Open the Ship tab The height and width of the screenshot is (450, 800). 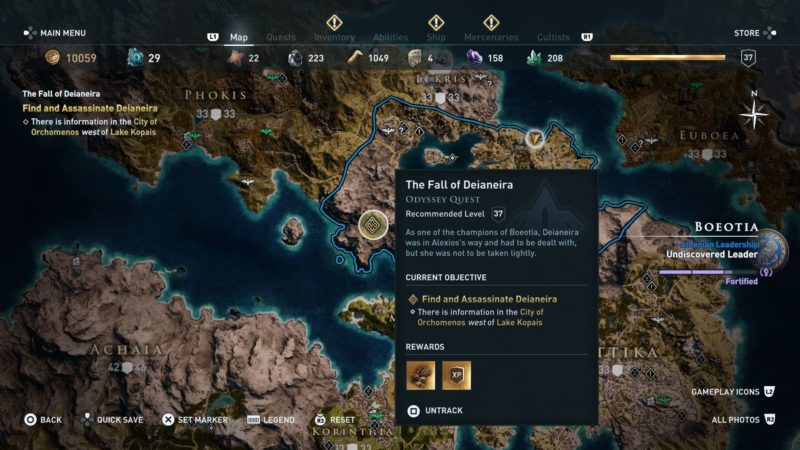point(436,38)
